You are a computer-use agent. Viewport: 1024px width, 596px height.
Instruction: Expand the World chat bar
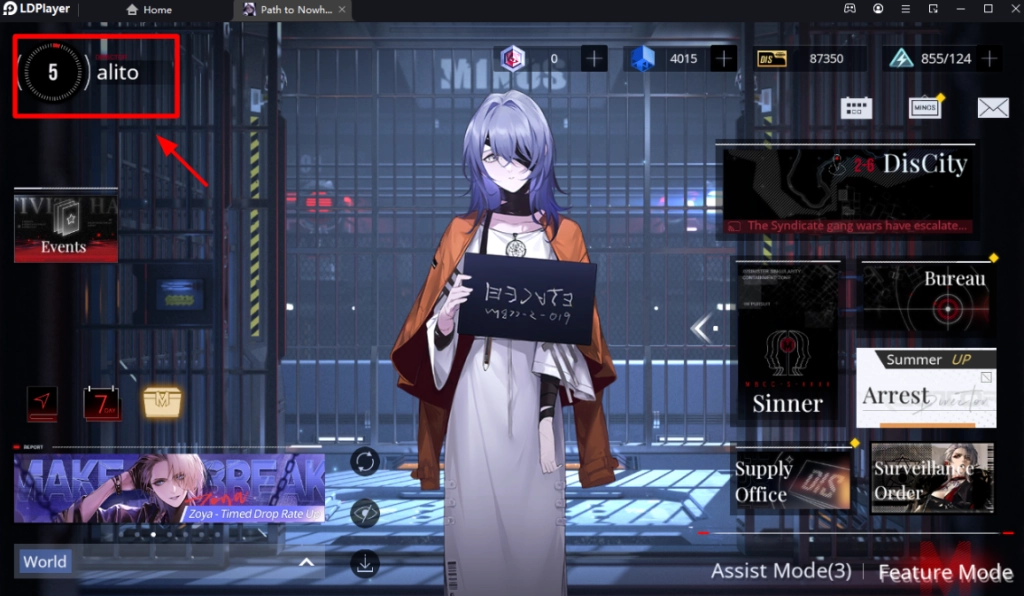[306, 562]
